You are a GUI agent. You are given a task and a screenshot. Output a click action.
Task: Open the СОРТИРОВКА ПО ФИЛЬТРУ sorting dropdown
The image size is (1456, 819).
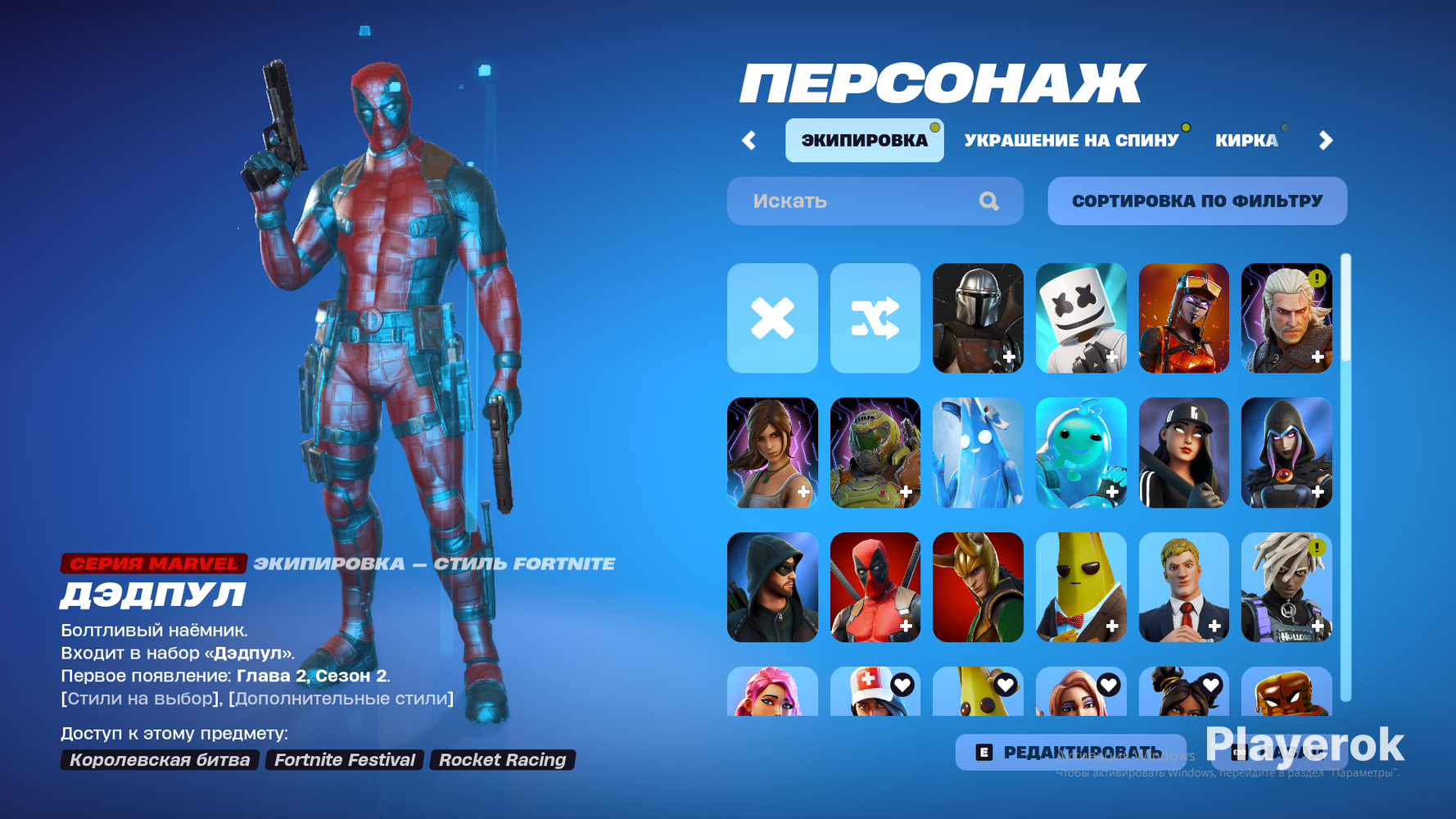coord(1196,201)
